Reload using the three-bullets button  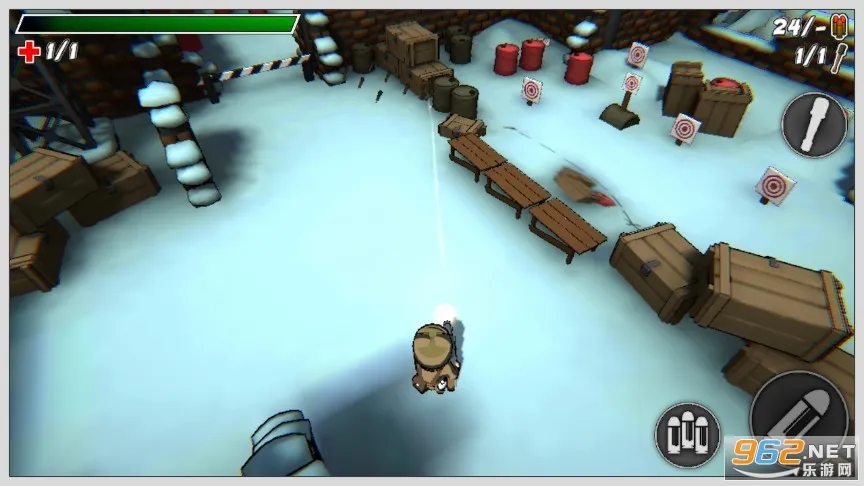click(689, 434)
